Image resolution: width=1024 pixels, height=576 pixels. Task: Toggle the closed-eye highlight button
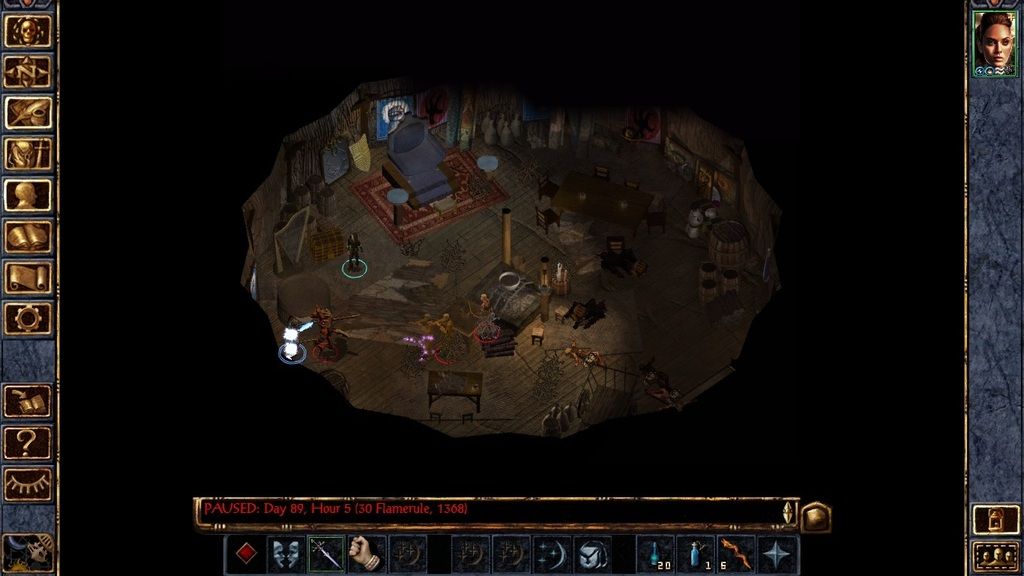[27, 484]
